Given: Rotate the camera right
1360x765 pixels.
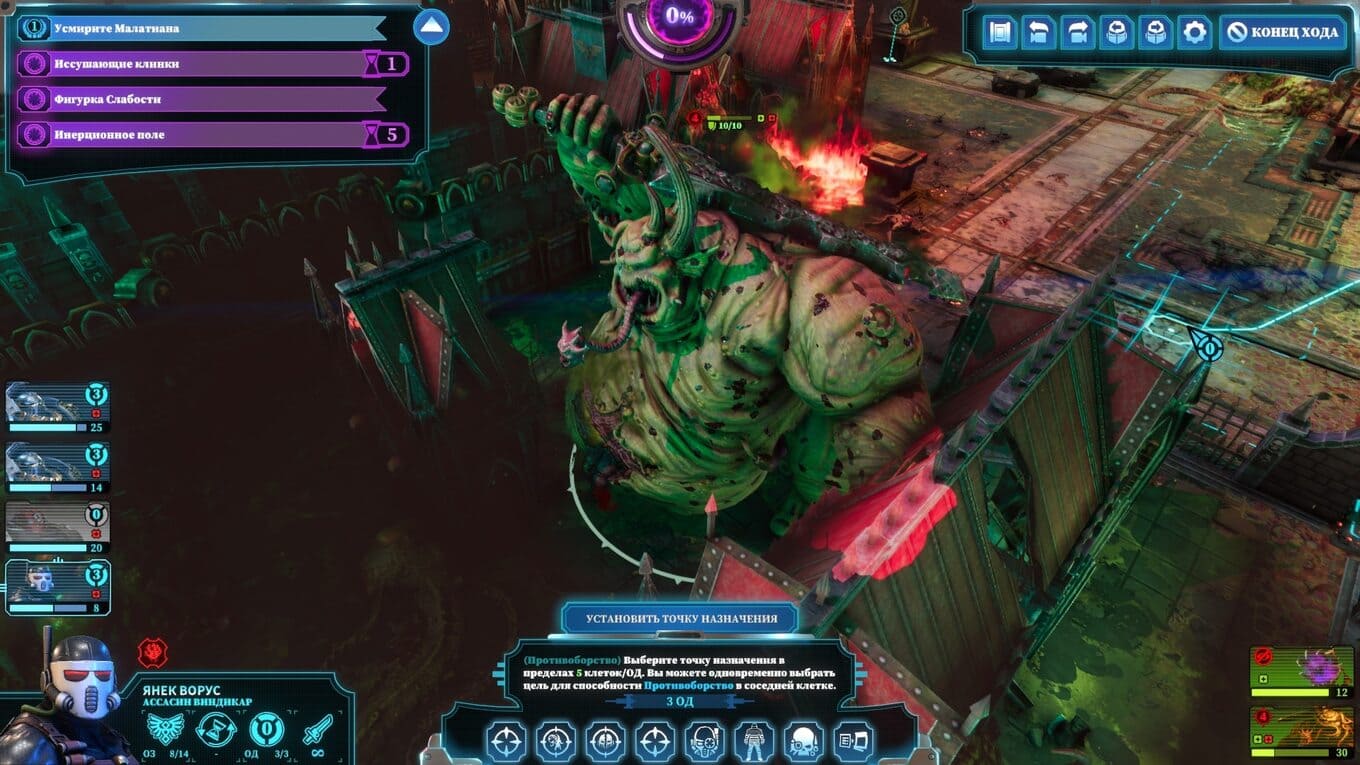Looking at the screenshot, I should point(1077,33).
